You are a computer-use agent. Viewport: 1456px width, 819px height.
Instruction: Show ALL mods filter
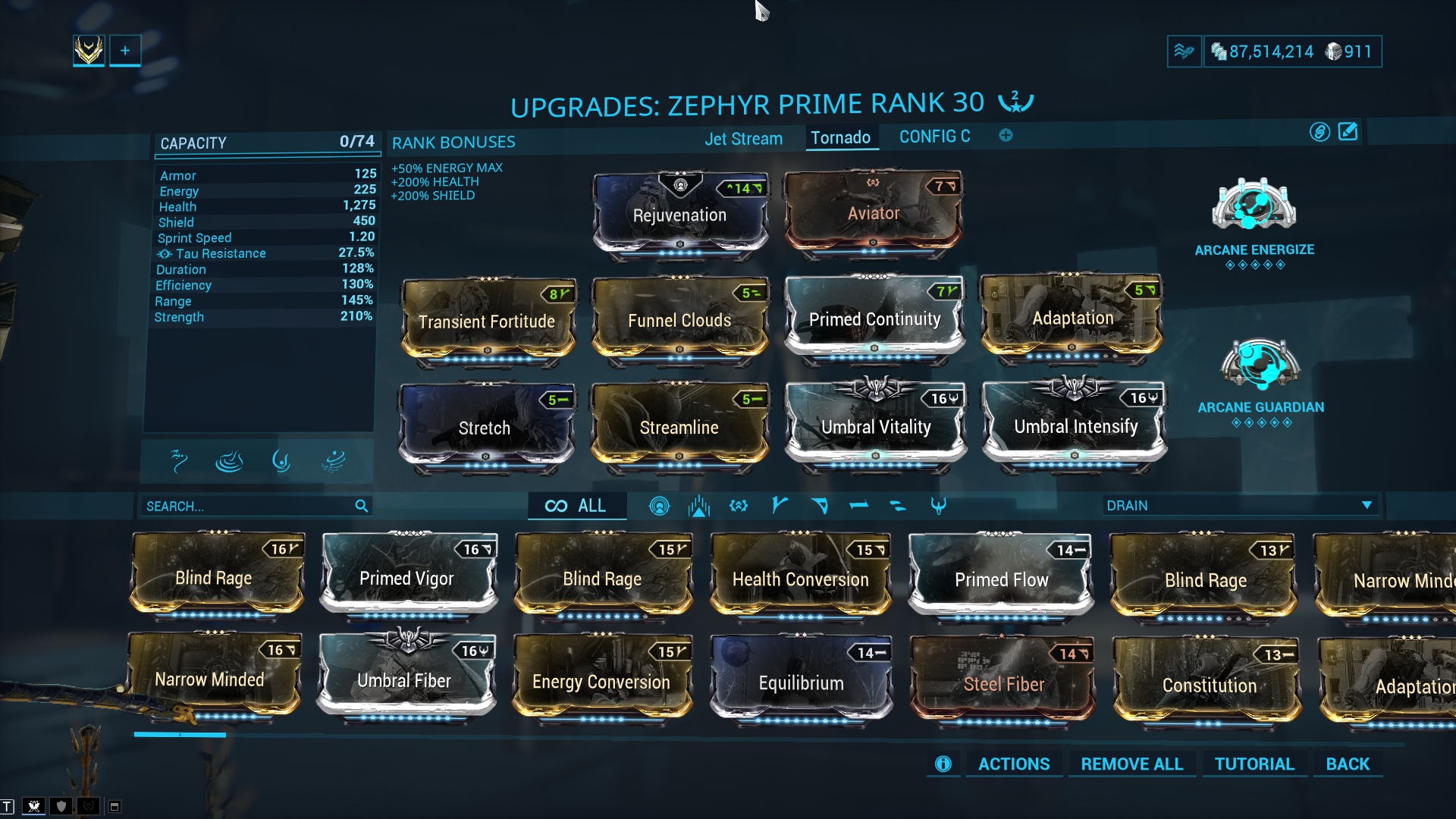pos(577,506)
